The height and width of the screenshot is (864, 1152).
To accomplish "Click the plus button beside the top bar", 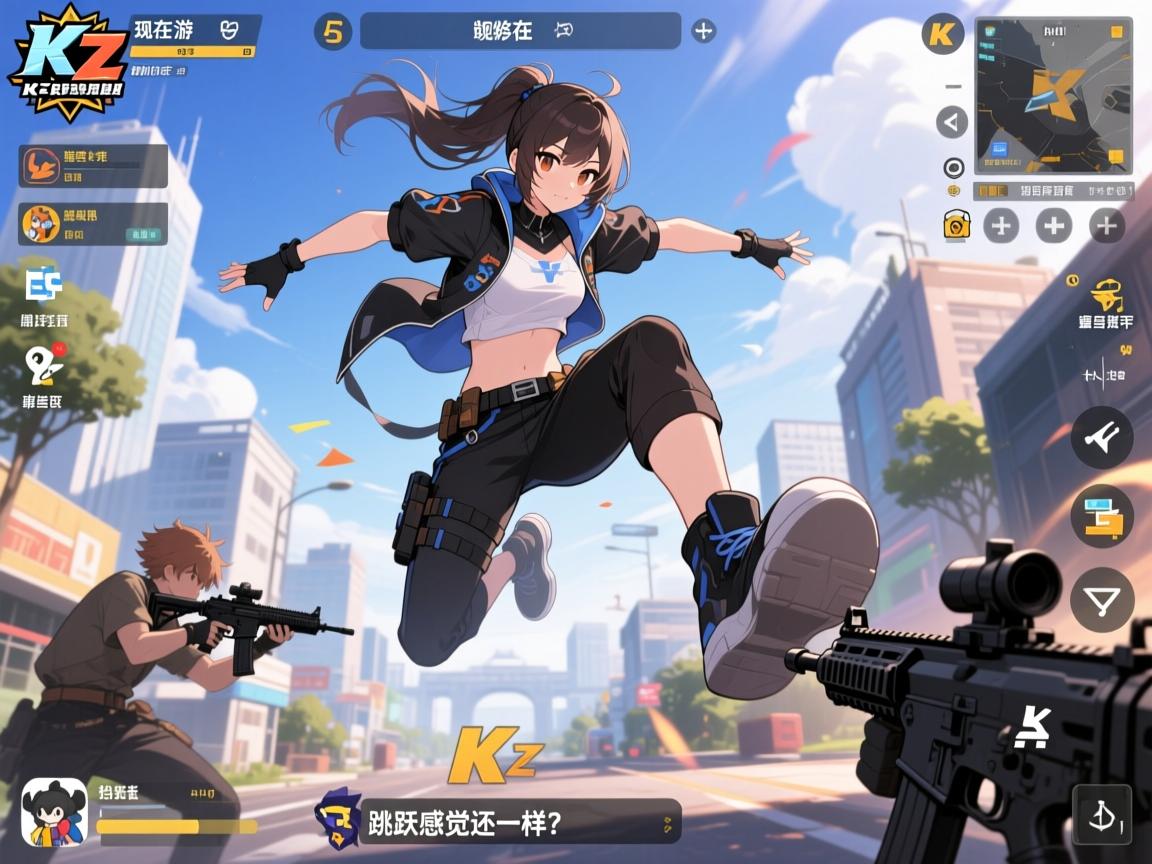I will pos(704,31).
